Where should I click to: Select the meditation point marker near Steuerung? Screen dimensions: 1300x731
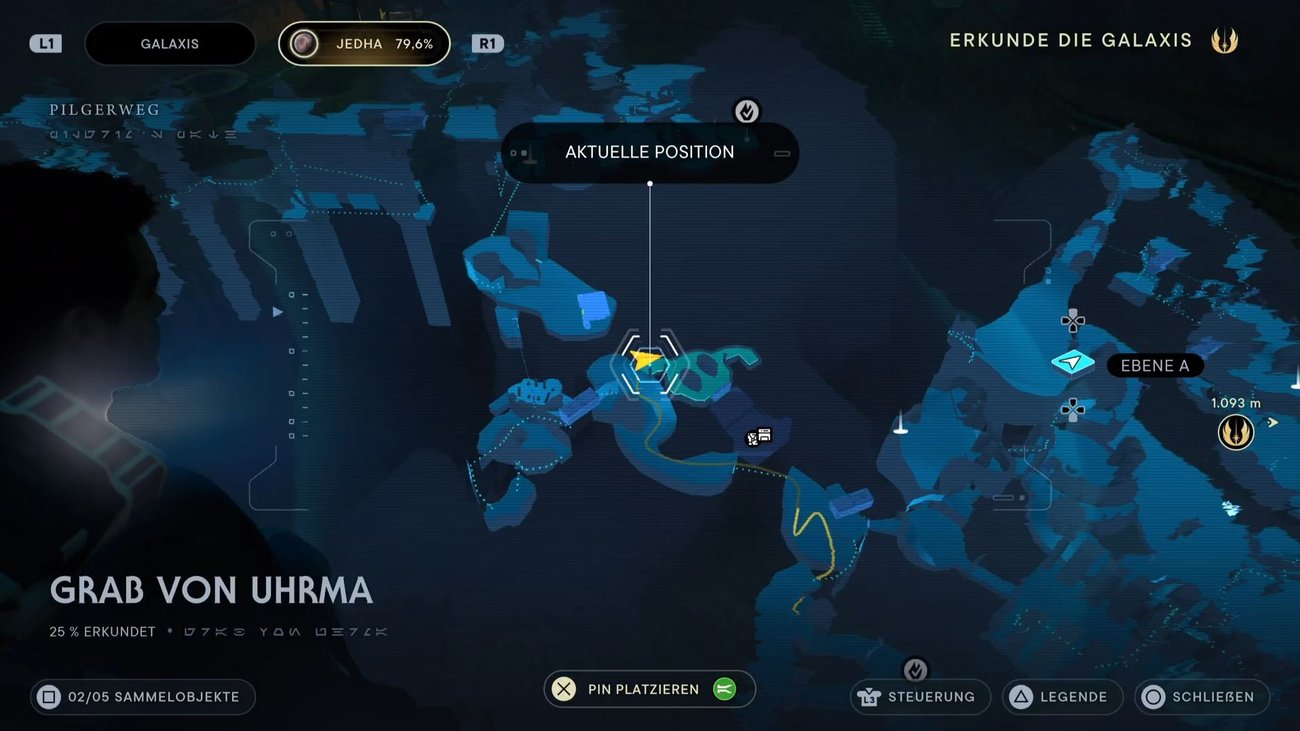click(x=915, y=669)
